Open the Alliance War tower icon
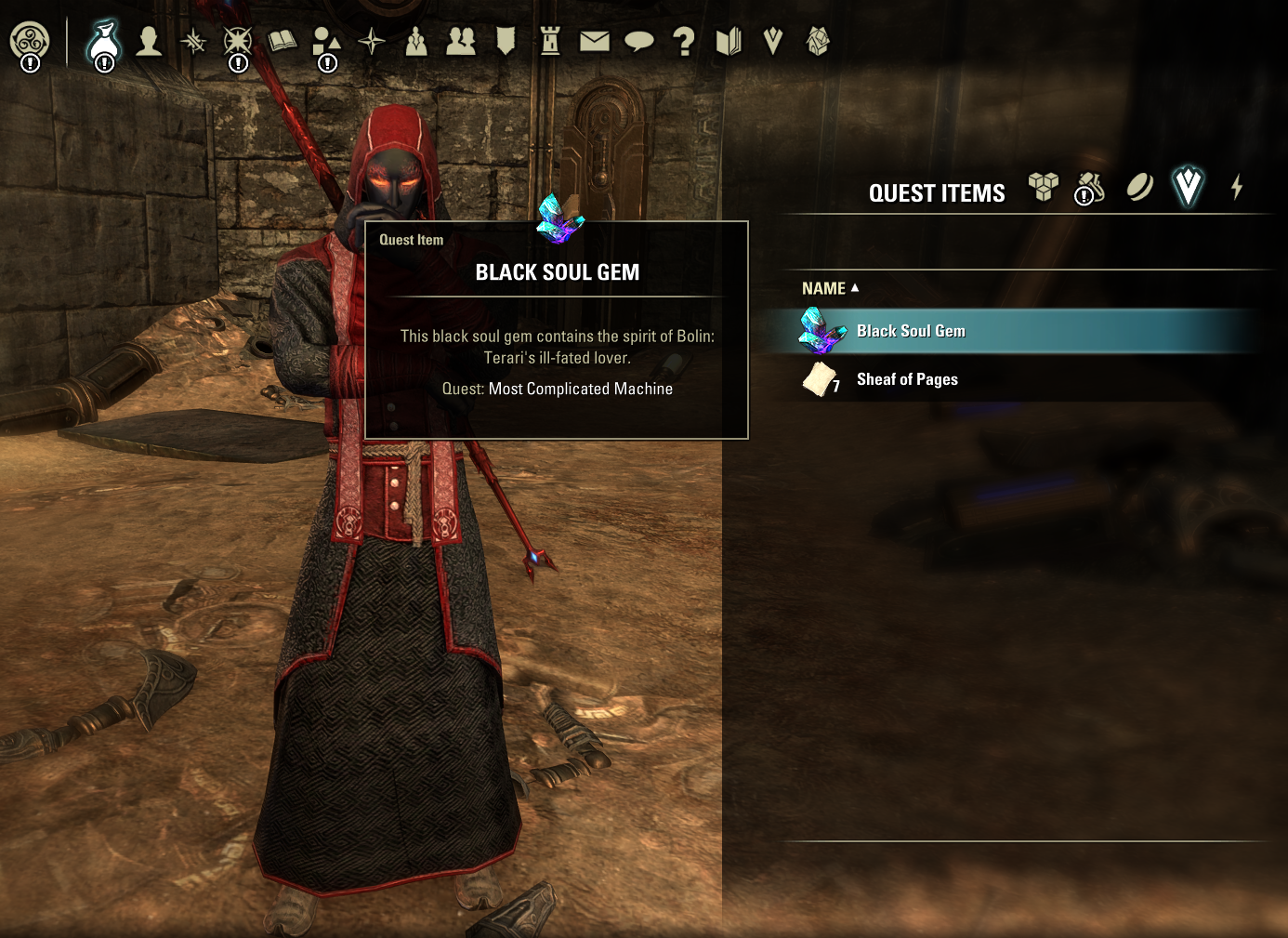1288x938 pixels. [x=550, y=41]
